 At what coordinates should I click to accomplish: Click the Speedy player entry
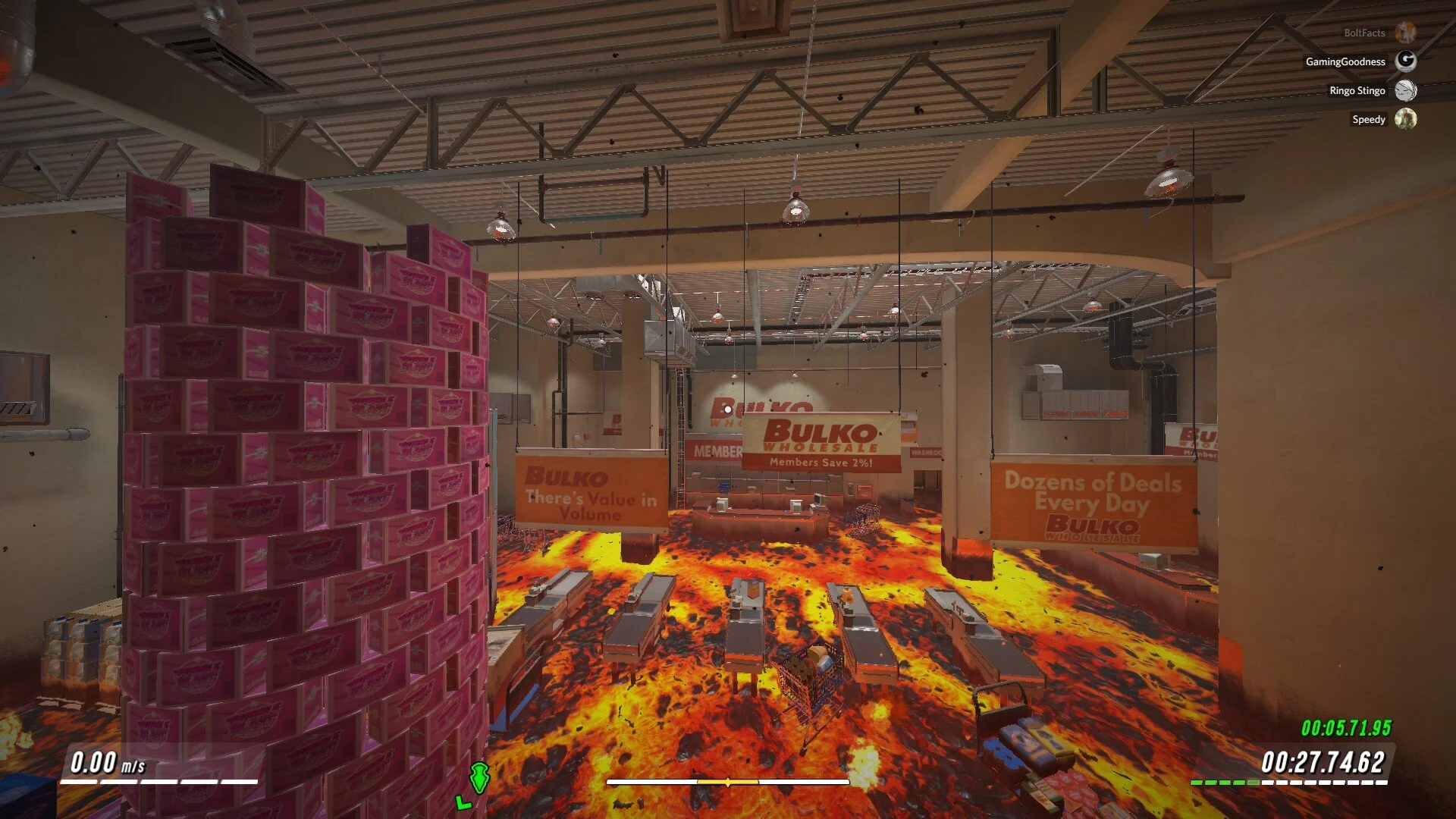[x=1369, y=119]
